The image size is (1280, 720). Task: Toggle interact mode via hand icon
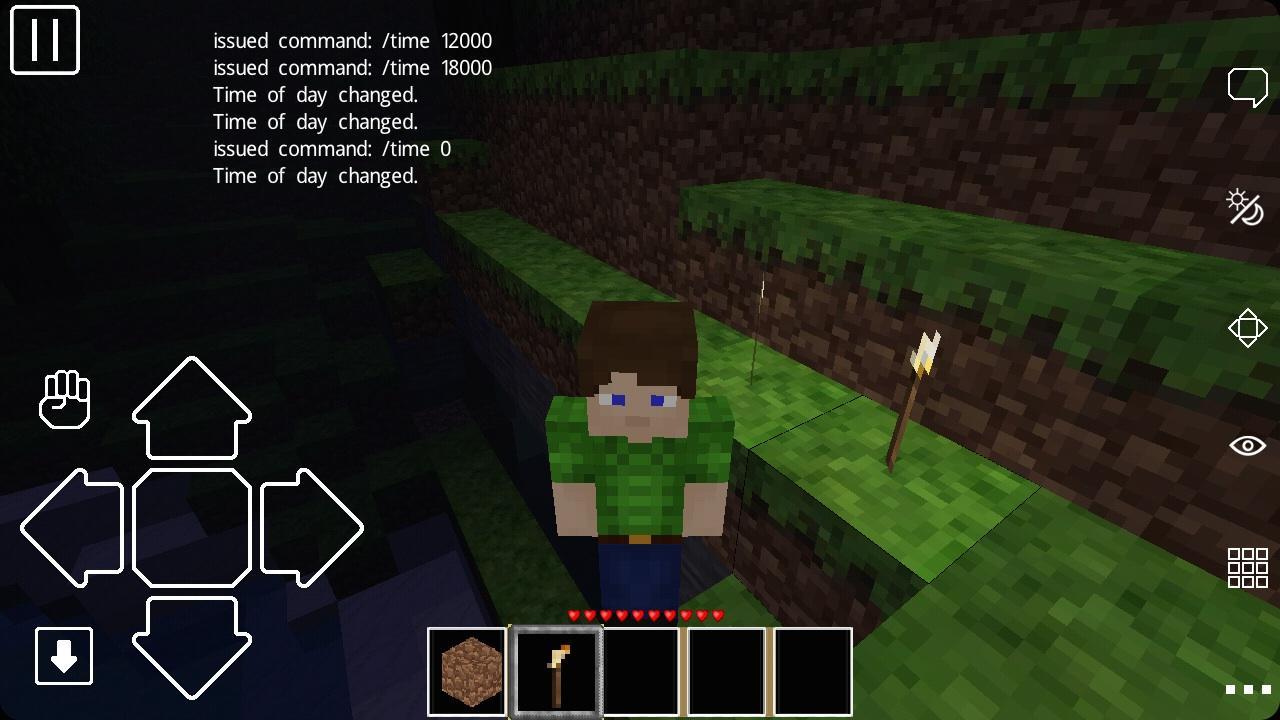pyautogui.click(x=64, y=399)
